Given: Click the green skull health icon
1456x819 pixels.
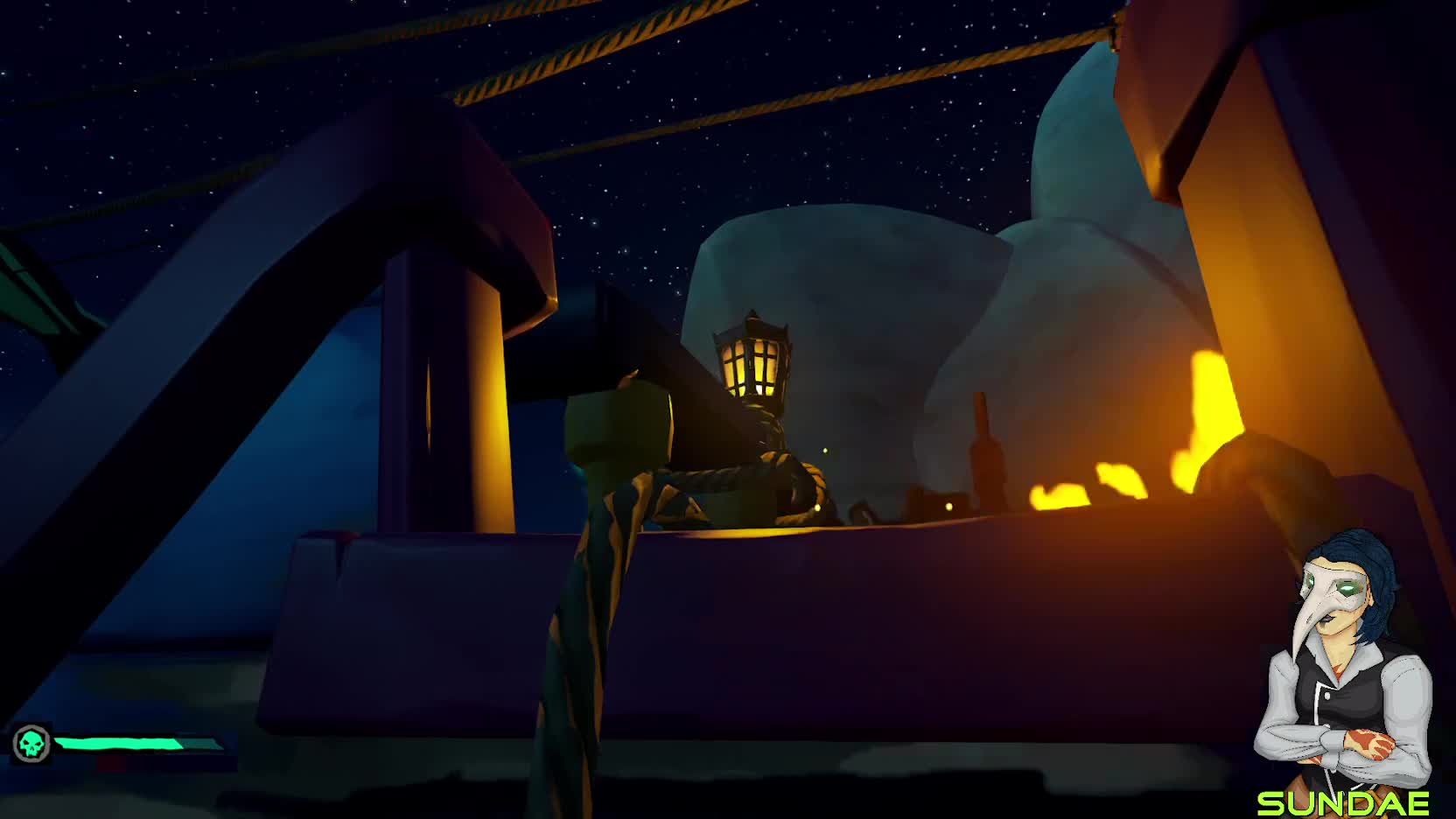Looking at the screenshot, I should 31,745.
